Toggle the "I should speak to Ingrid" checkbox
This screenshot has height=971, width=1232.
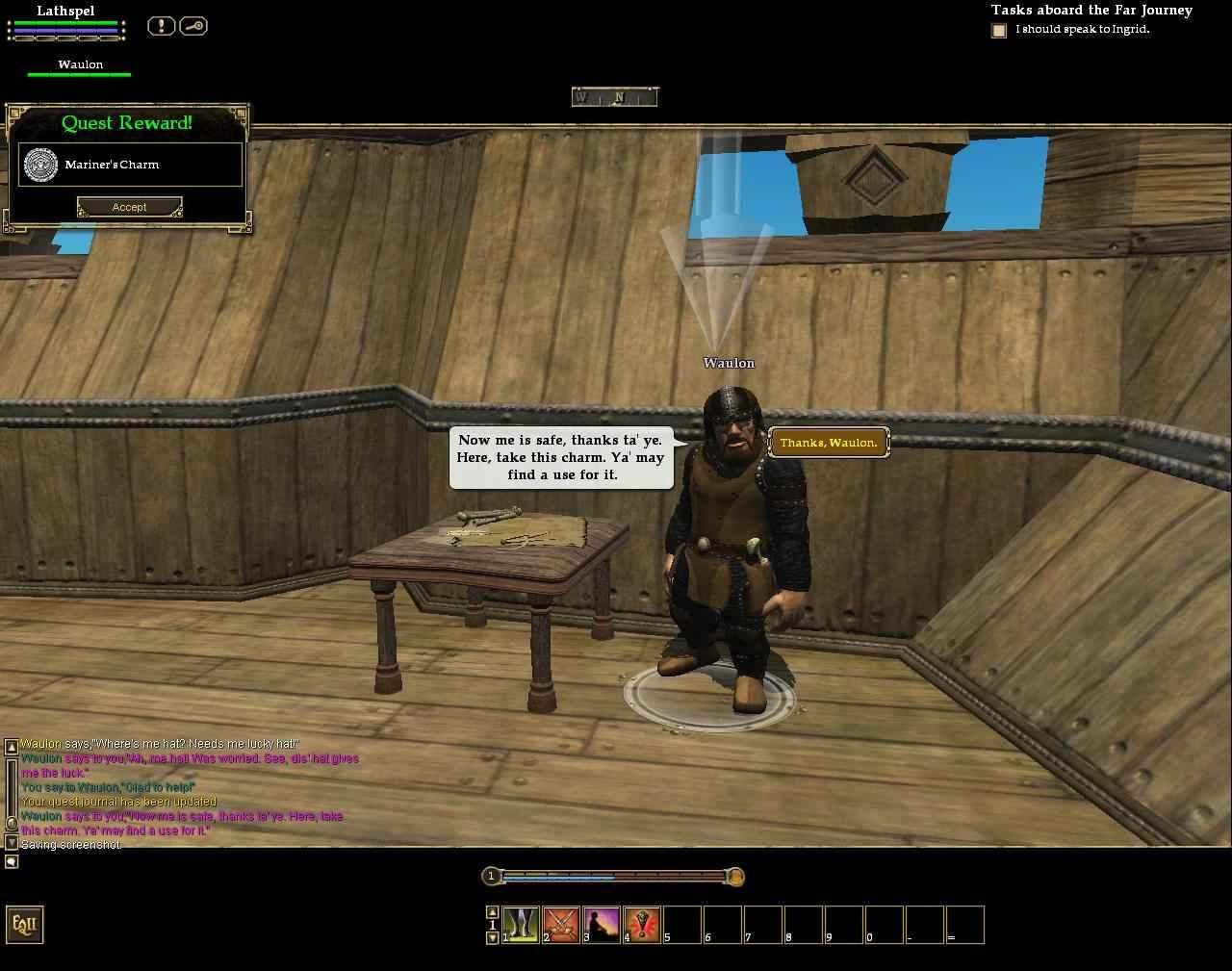(999, 31)
